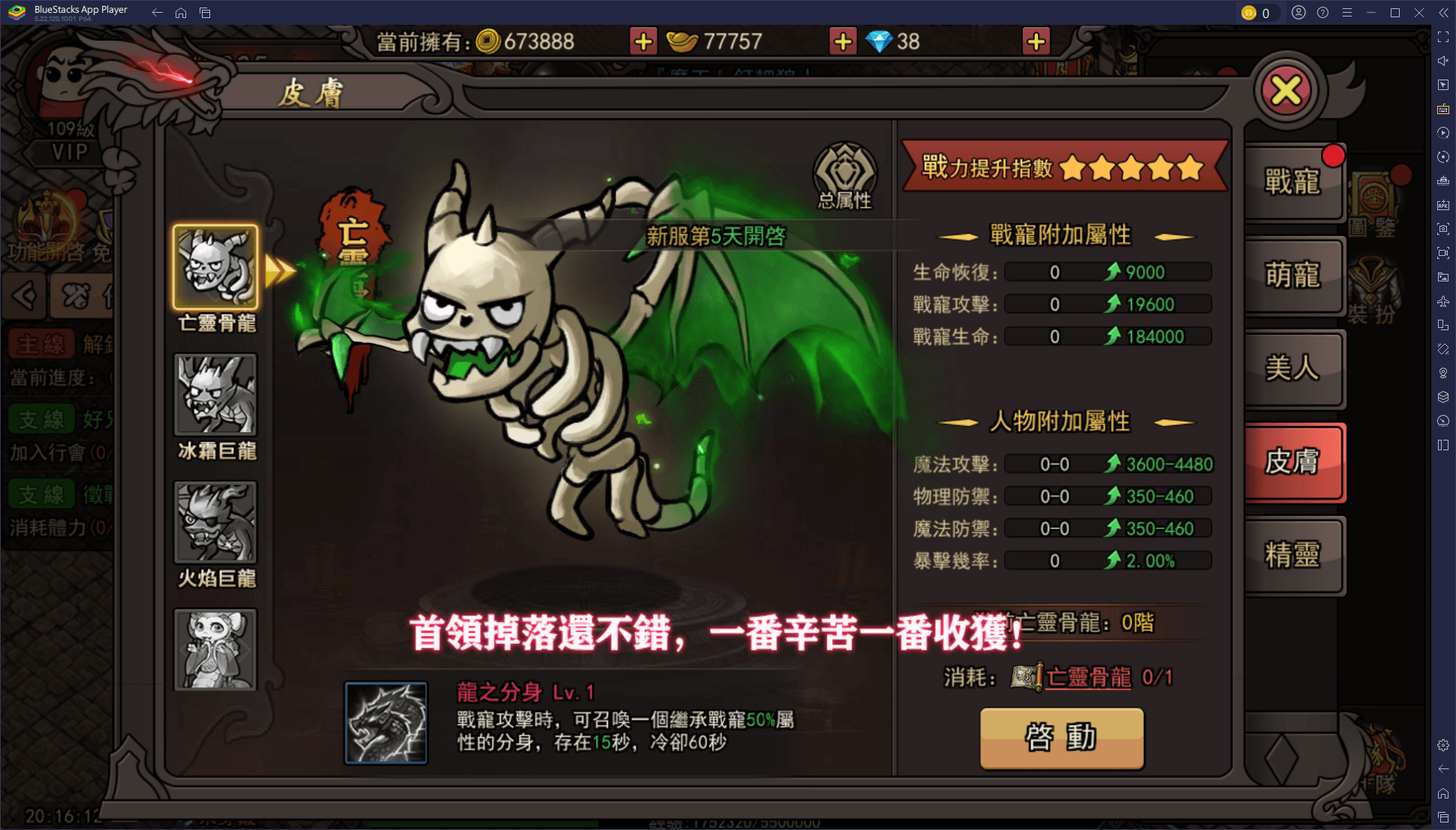
Task: Mute game audio via the sidebar speaker icon
Action: [1442, 61]
